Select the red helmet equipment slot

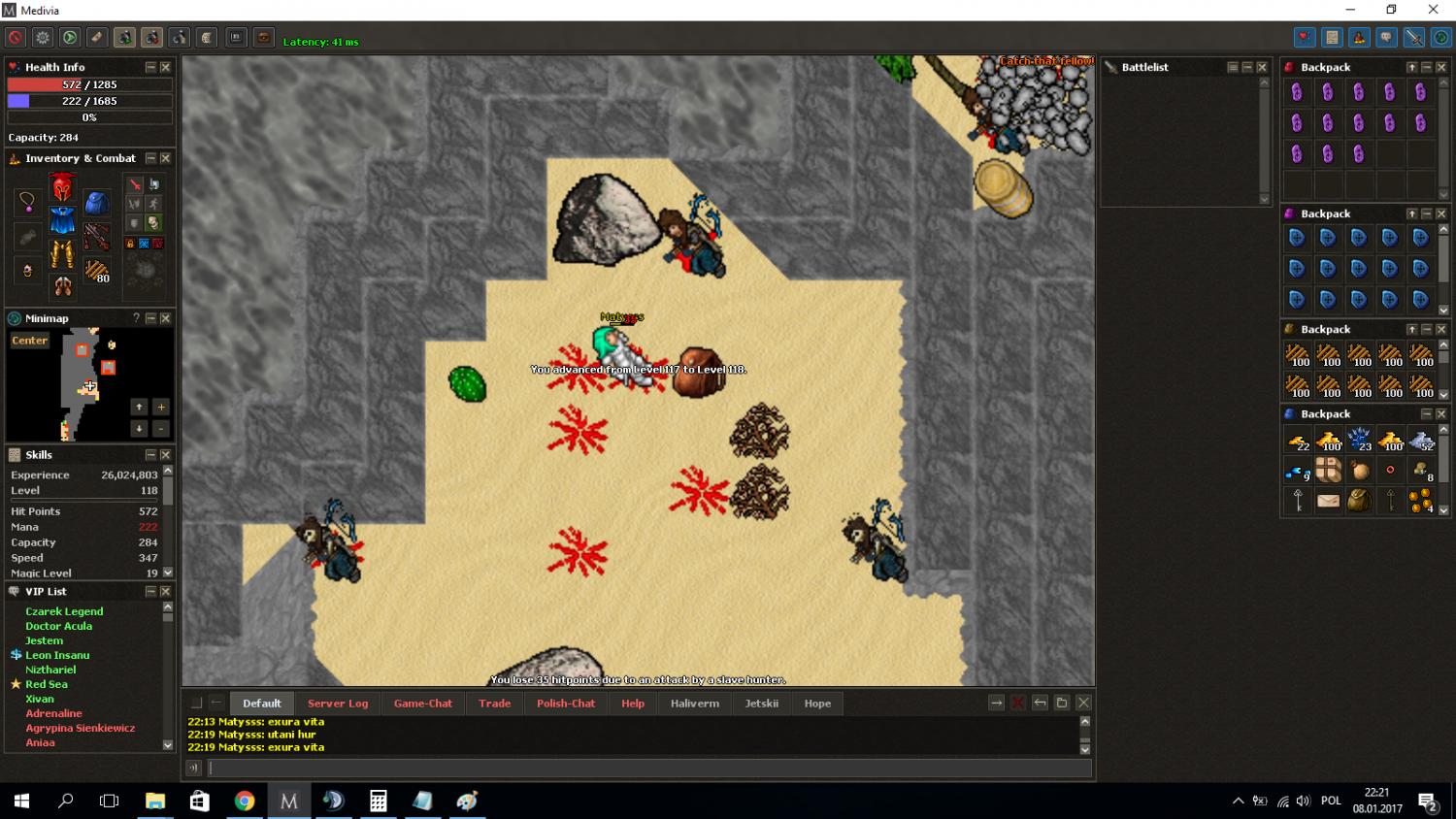click(62, 187)
